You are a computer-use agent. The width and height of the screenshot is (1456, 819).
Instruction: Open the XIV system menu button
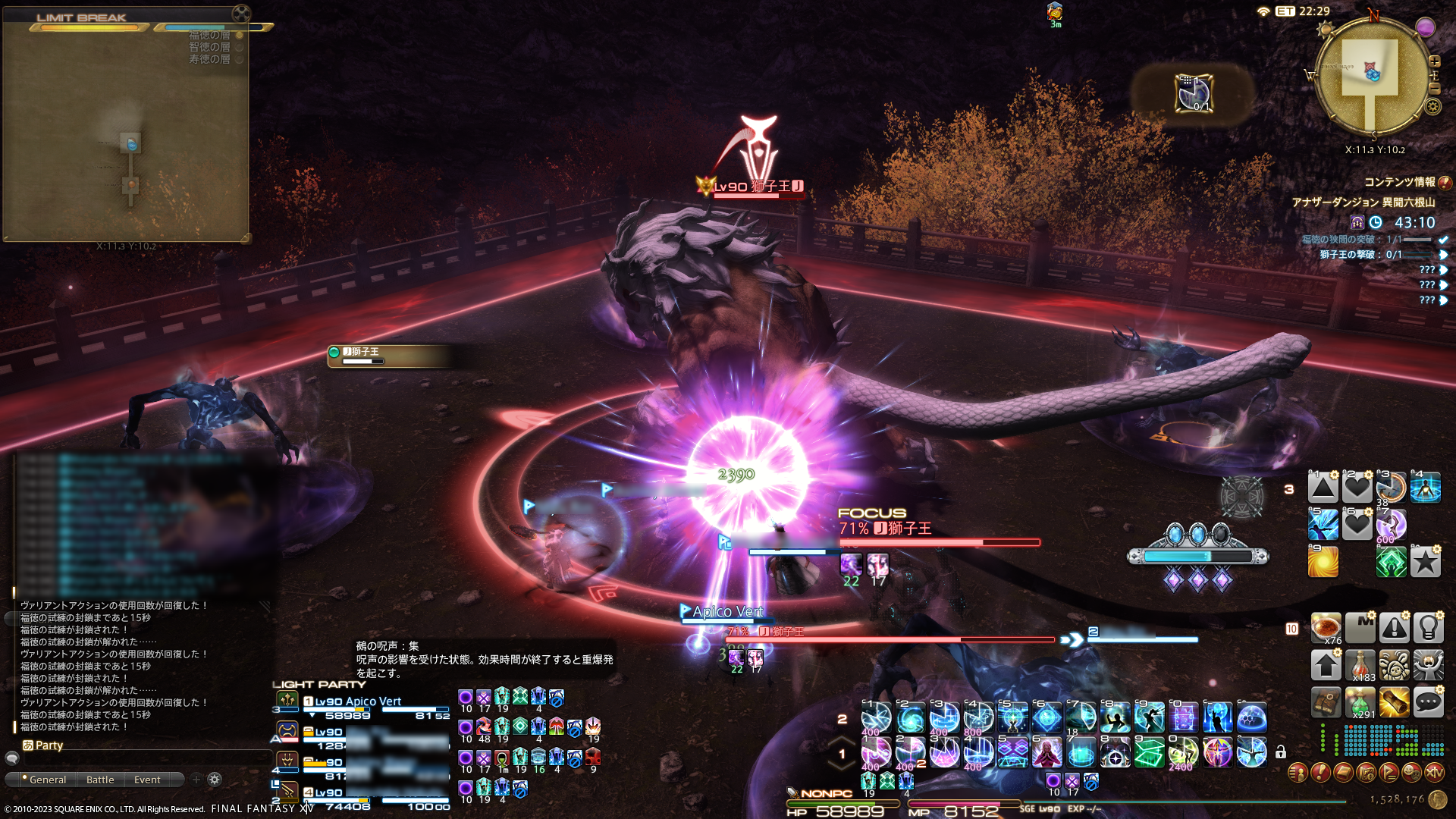[x=1434, y=773]
